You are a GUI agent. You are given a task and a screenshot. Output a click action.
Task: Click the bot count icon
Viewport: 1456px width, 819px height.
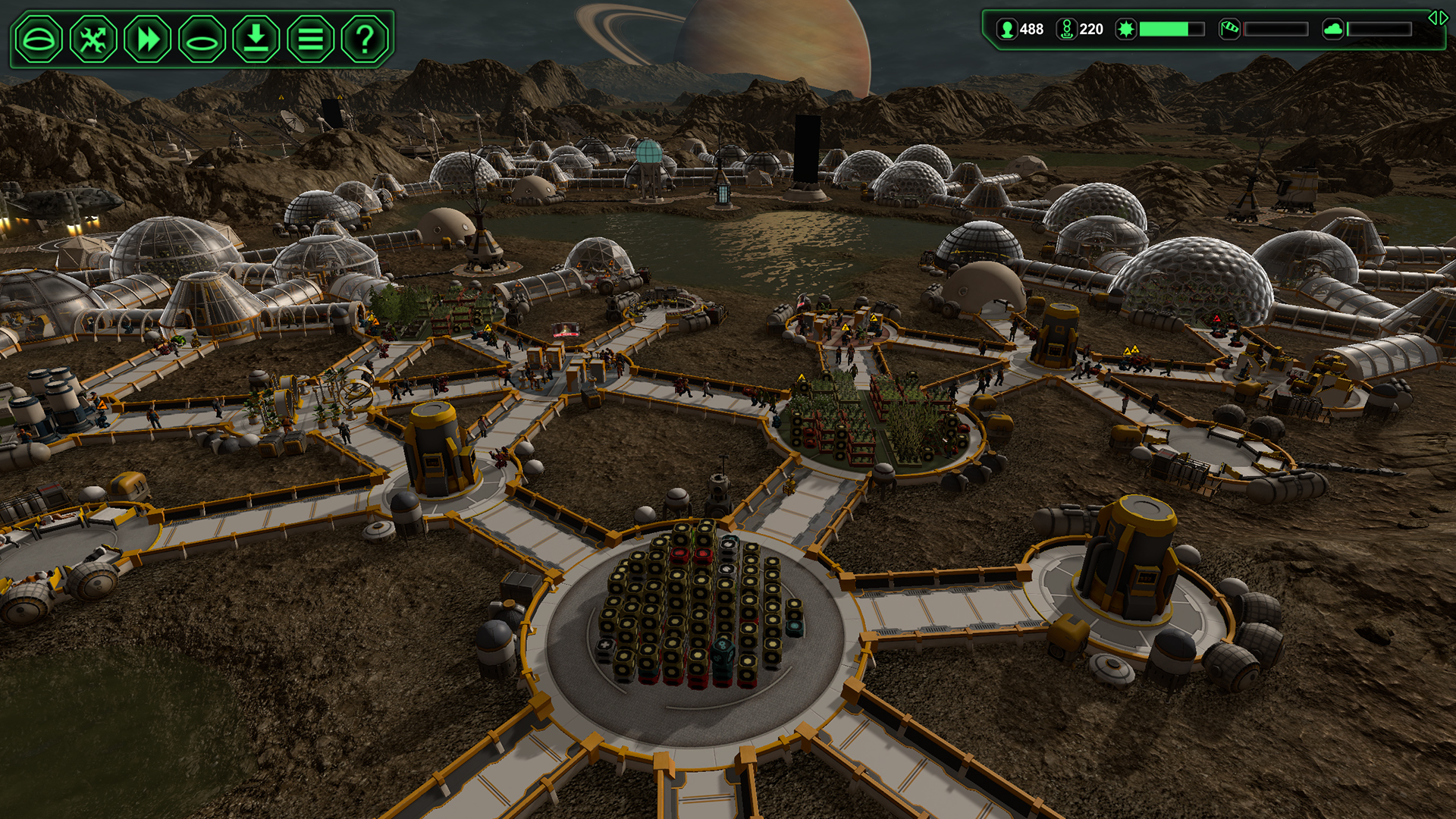tap(1068, 30)
